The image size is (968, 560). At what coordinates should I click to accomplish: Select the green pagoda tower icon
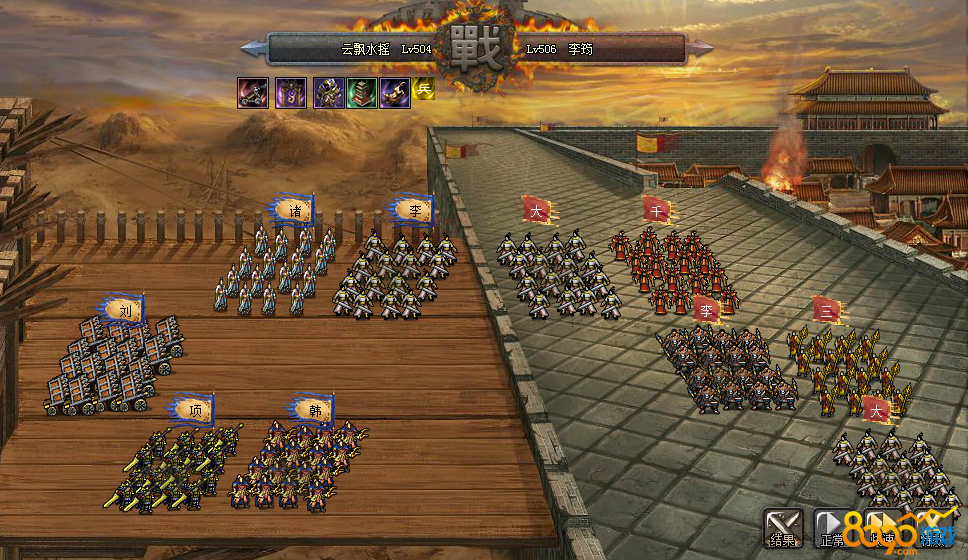361,93
